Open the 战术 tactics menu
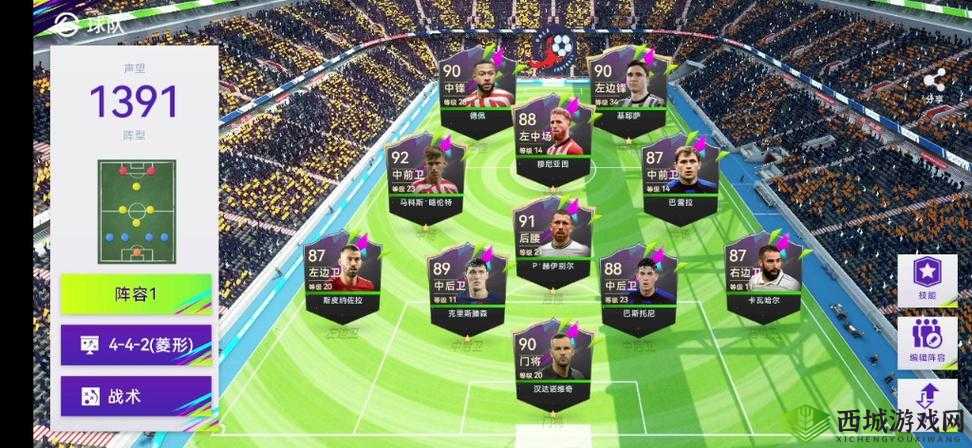This screenshot has height=448, width=972. 136,395
